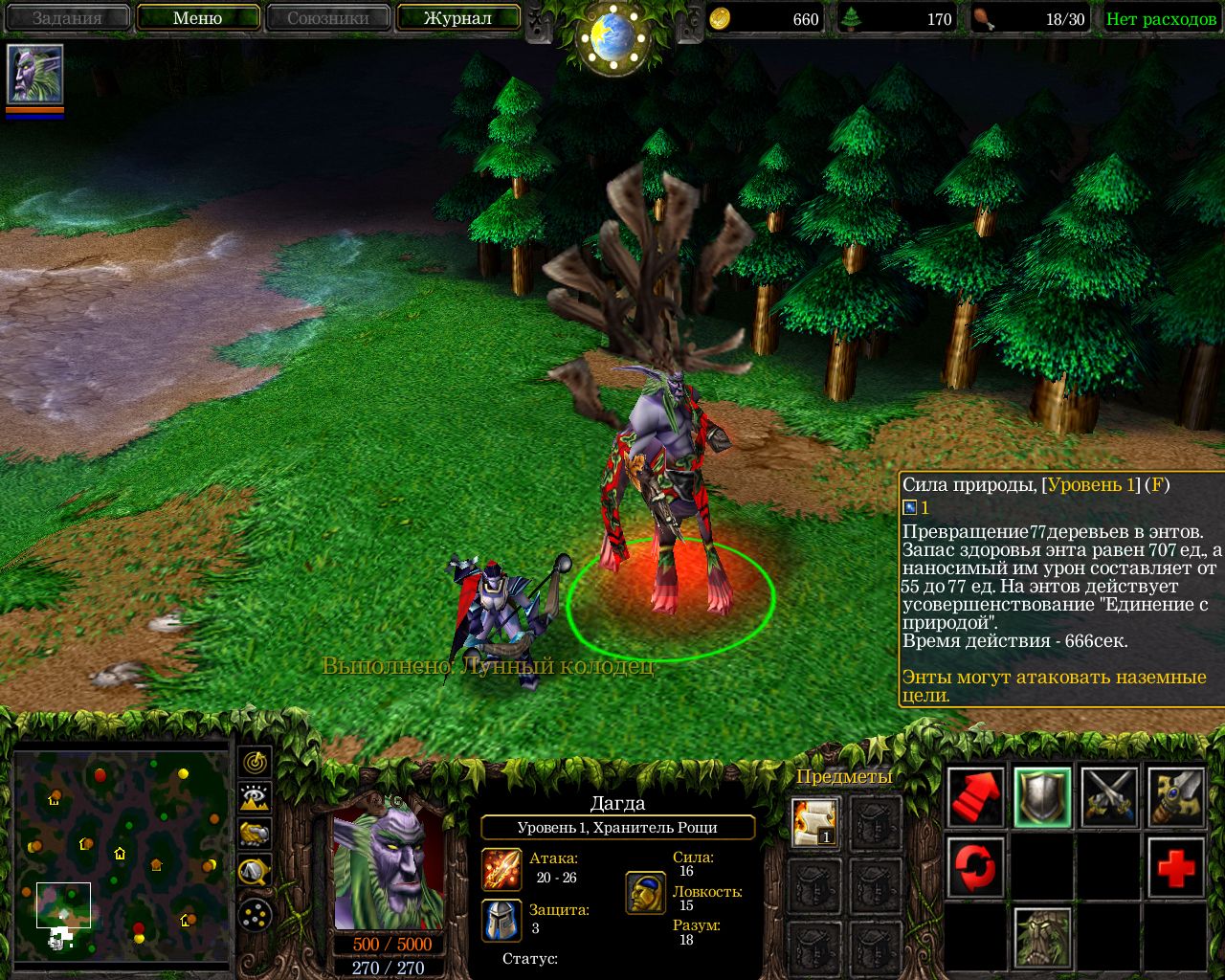Activate the red circular arrows patrol command

[x=975, y=867]
